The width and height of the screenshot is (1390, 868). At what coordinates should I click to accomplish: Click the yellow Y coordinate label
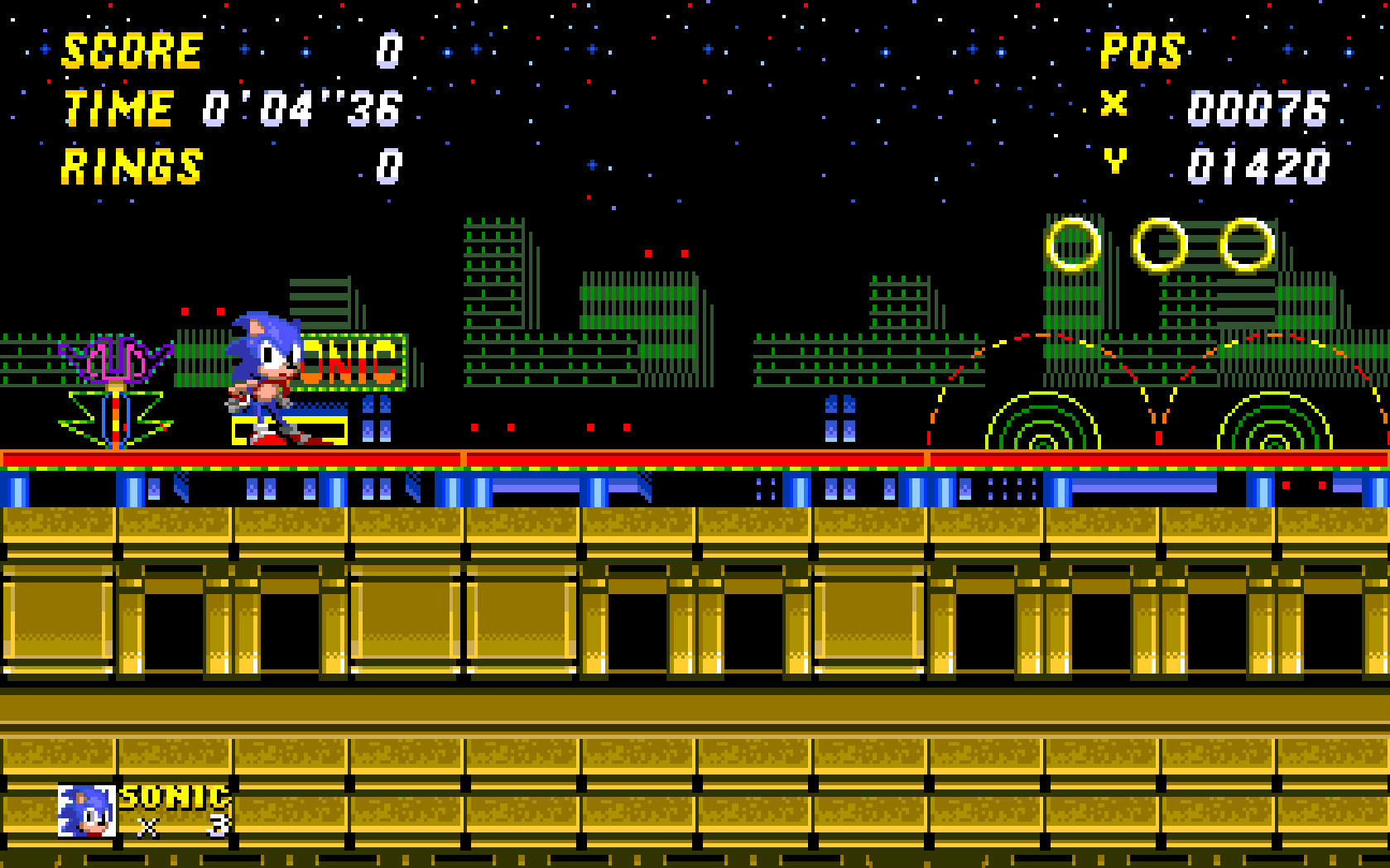pyautogui.click(x=1113, y=164)
